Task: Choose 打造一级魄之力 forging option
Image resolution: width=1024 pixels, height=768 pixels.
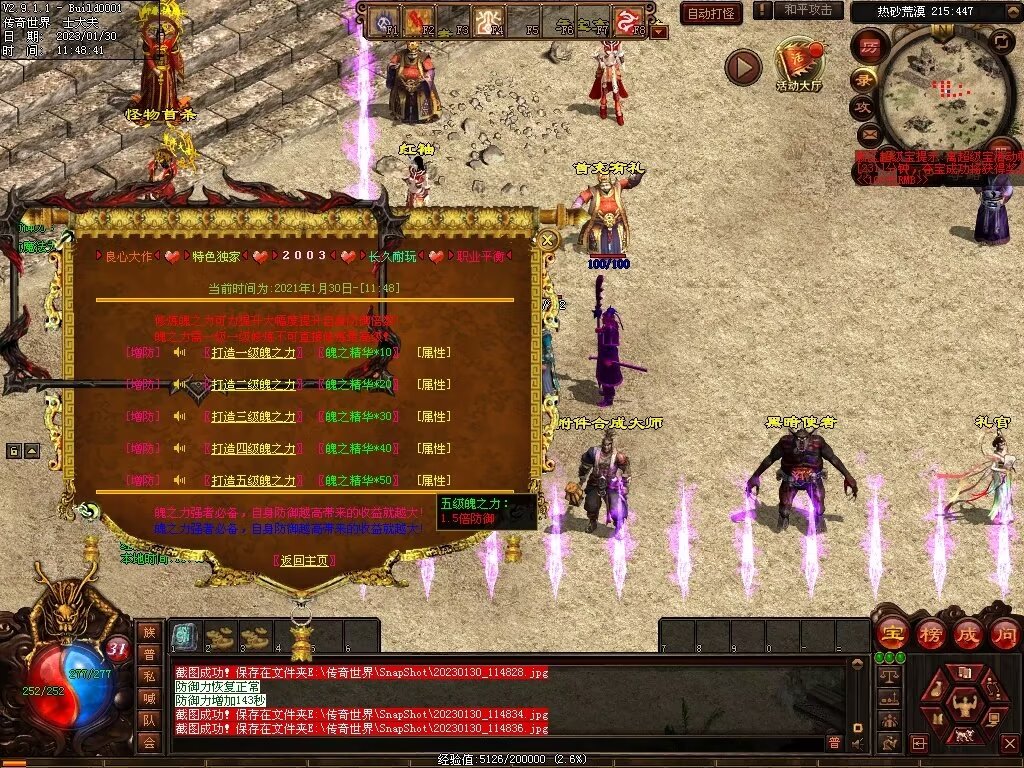Action: pyautogui.click(x=253, y=353)
